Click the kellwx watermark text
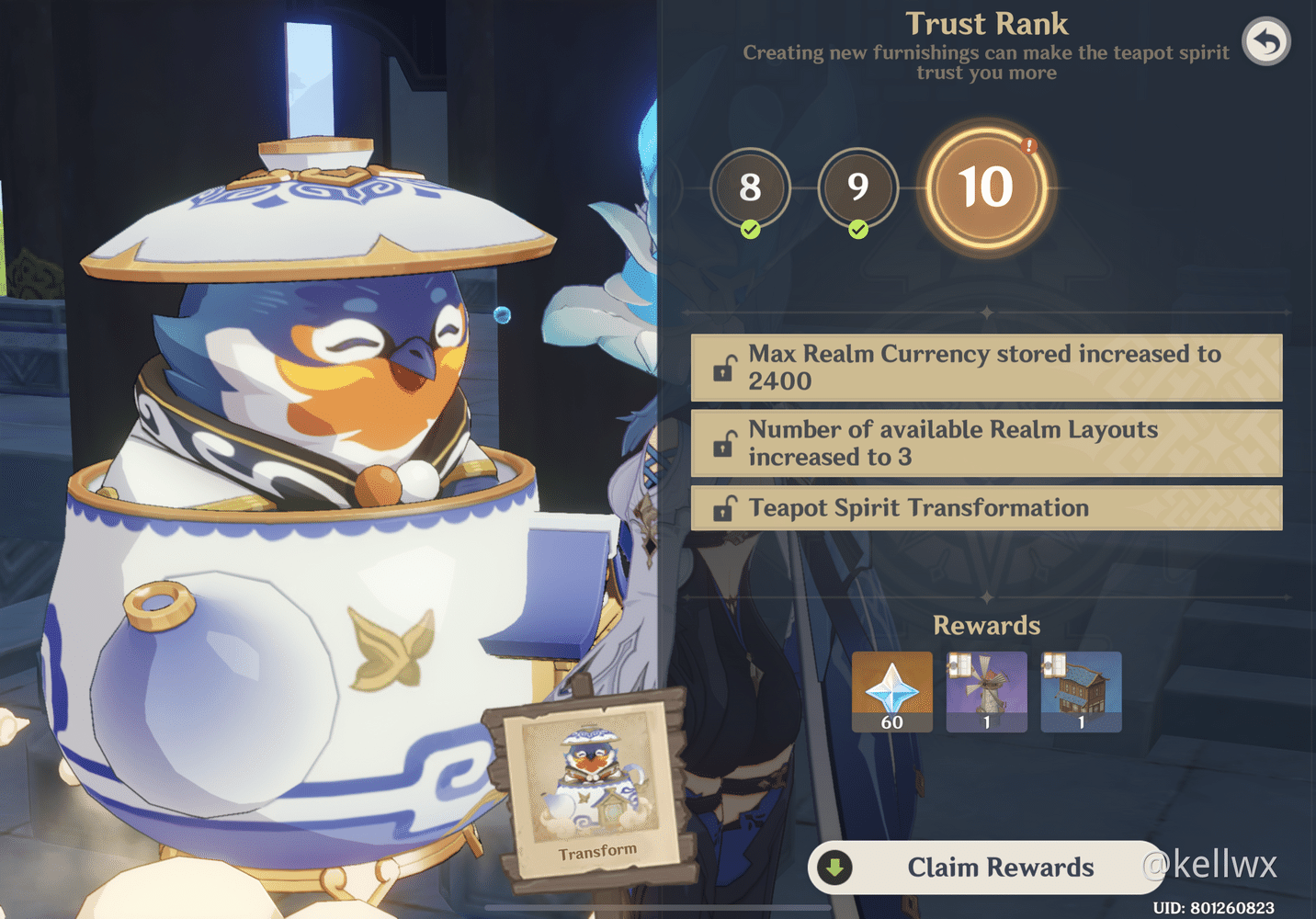 pyautogui.click(x=1209, y=864)
